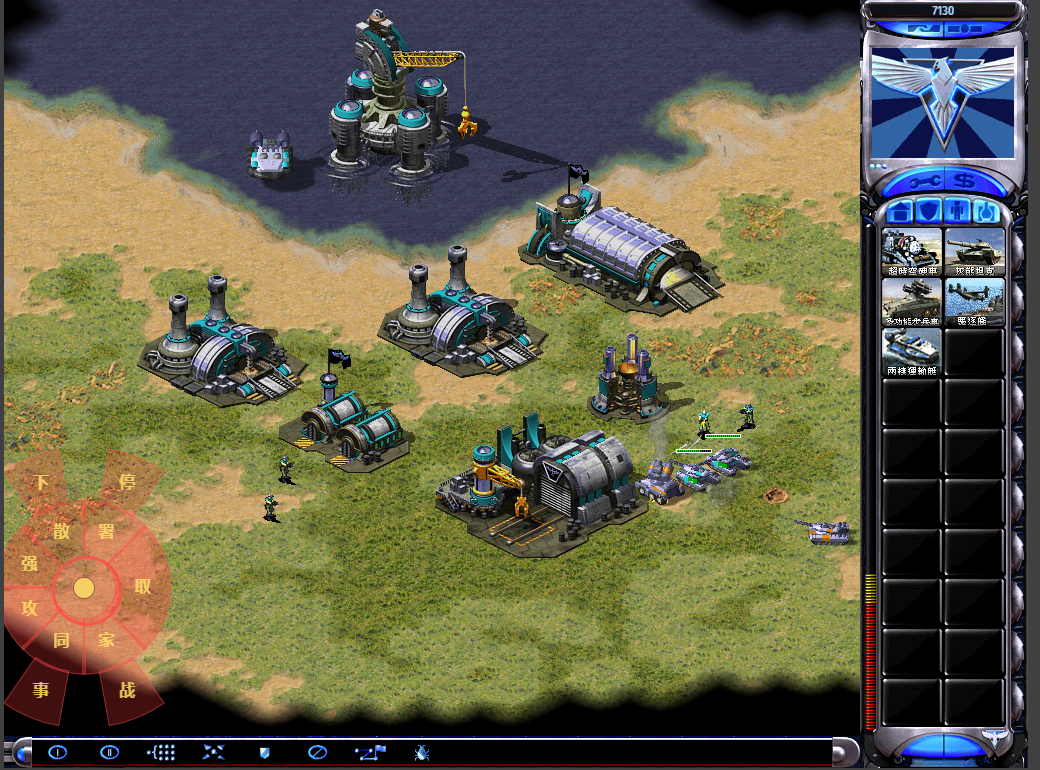Viewport: 1040px width, 770px height.
Task: Queue the Chrono Miner (超時空礦車) build icon
Action: [912, 251]
